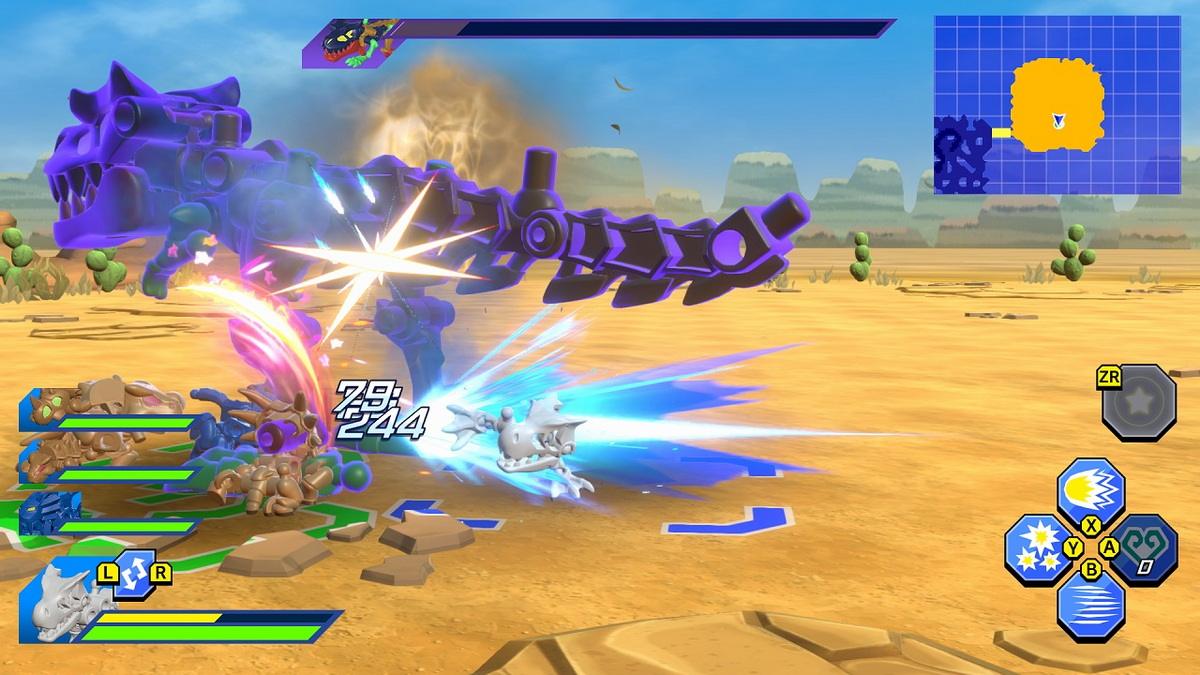Open the blue grid minimap

coord(1057,104)
